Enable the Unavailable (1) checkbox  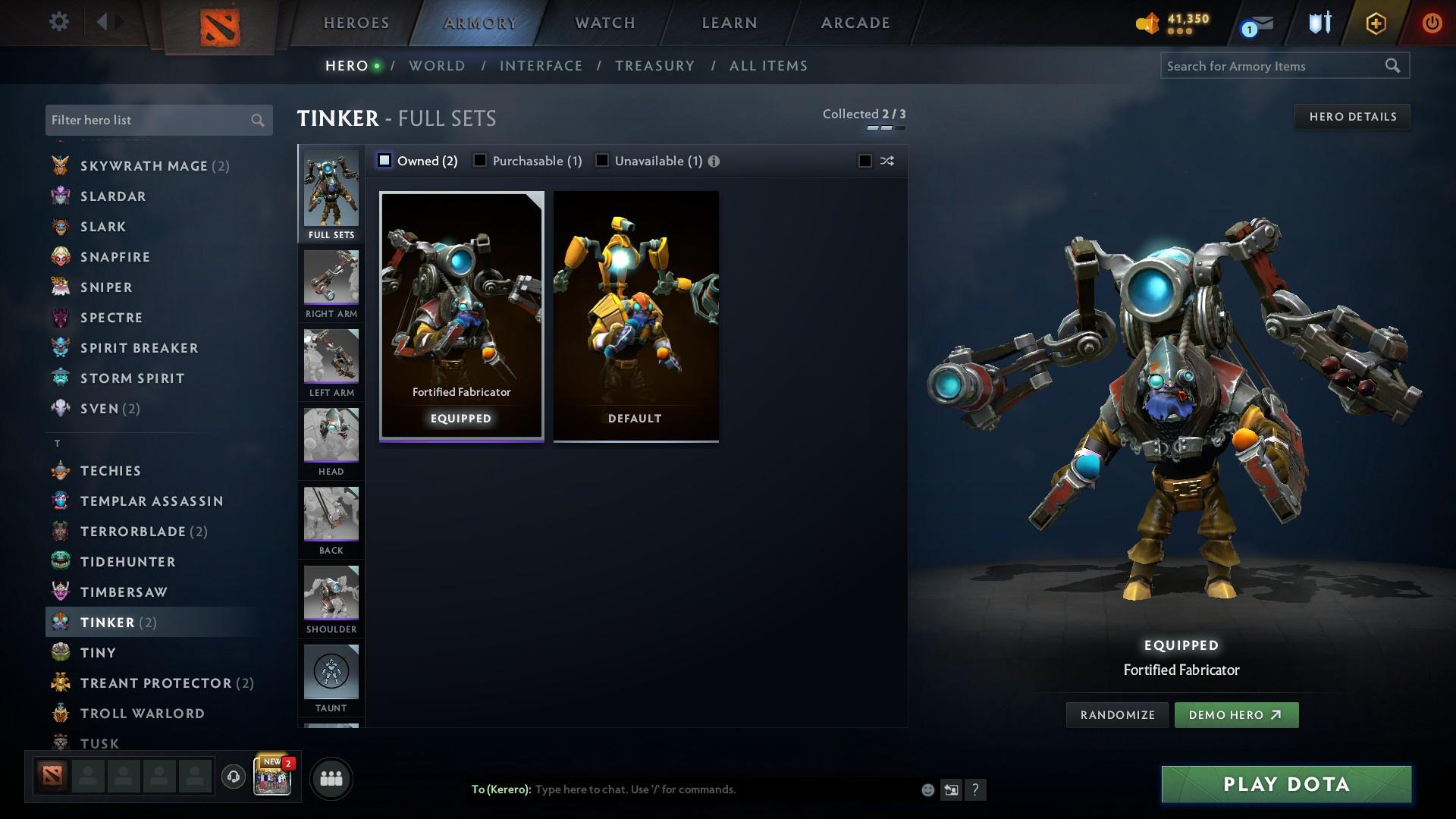click(602, 160)
